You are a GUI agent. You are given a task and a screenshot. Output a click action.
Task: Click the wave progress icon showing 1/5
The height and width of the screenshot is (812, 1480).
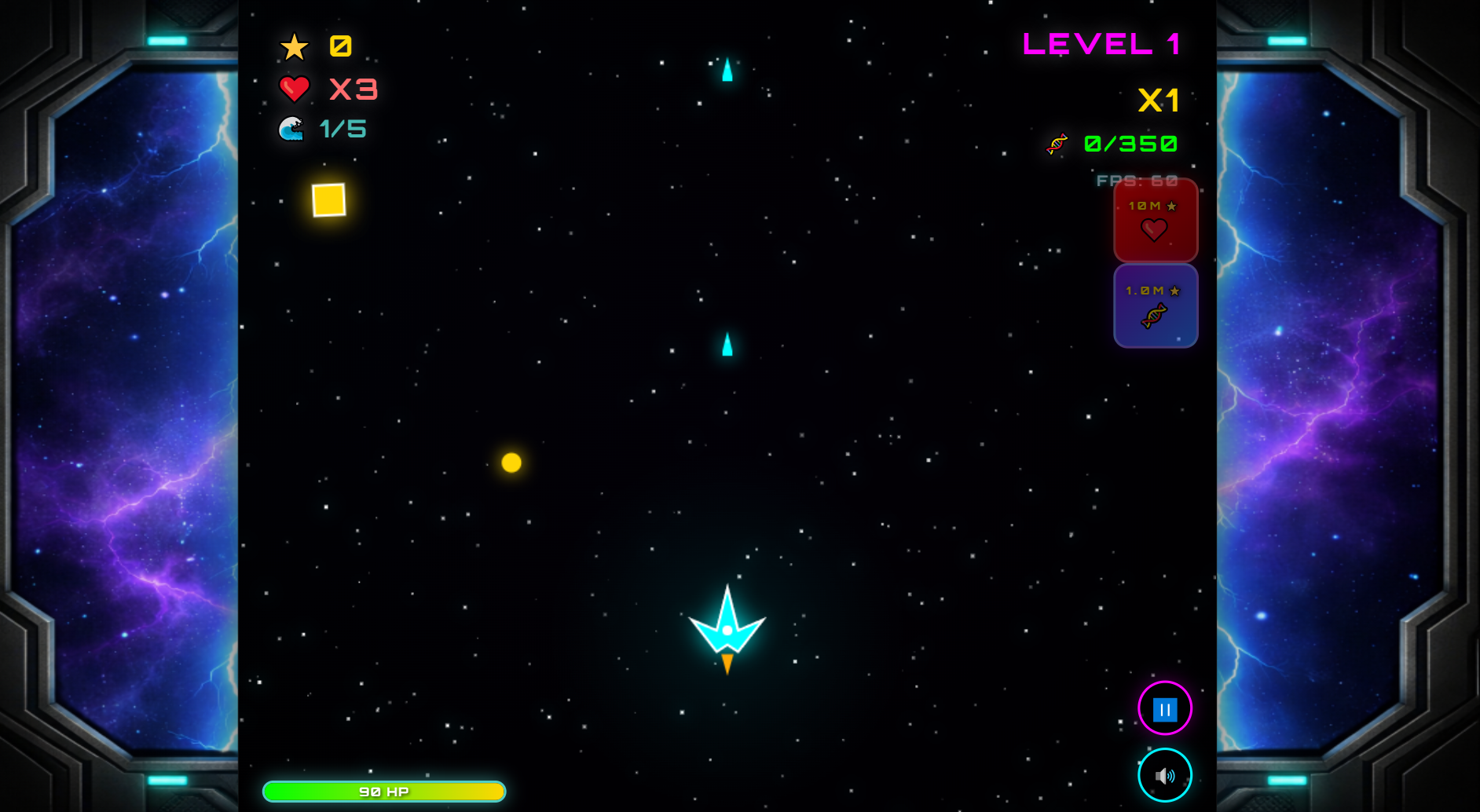(x=293, y=129)
